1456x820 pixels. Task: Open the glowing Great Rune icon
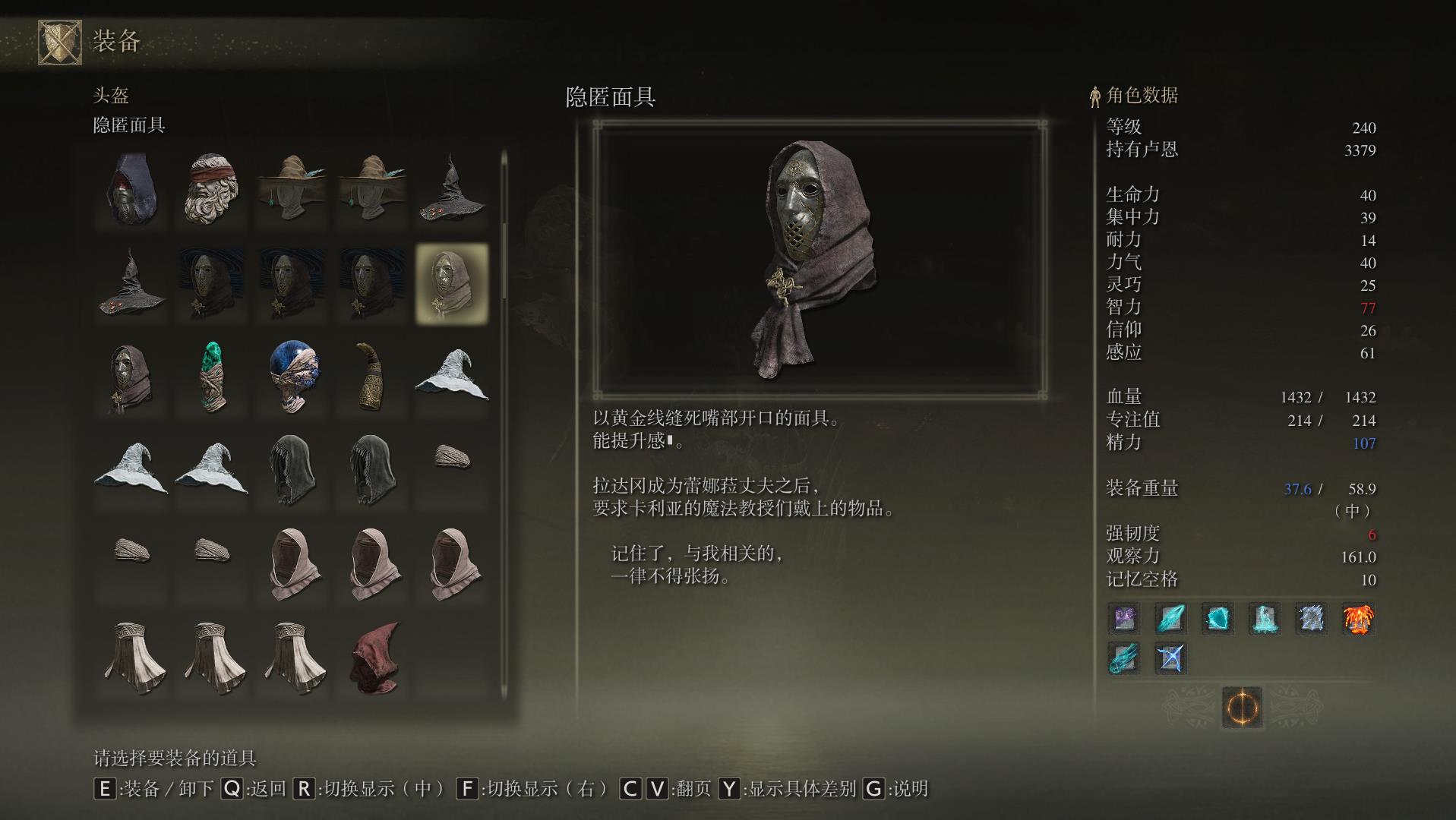pyautogui.click(x=1242, y=708)
